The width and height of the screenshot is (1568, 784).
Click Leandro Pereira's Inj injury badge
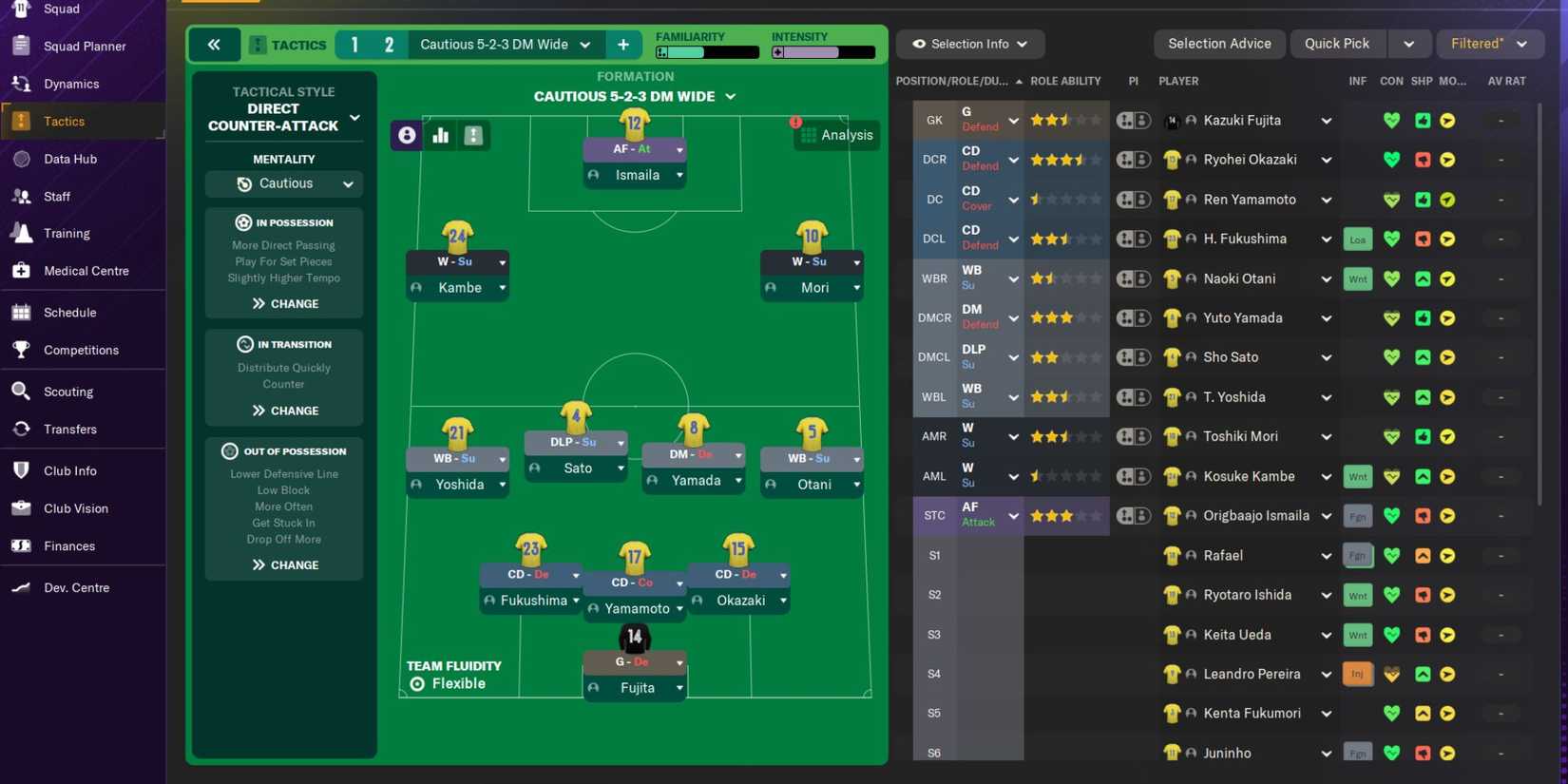(1357, 674)
